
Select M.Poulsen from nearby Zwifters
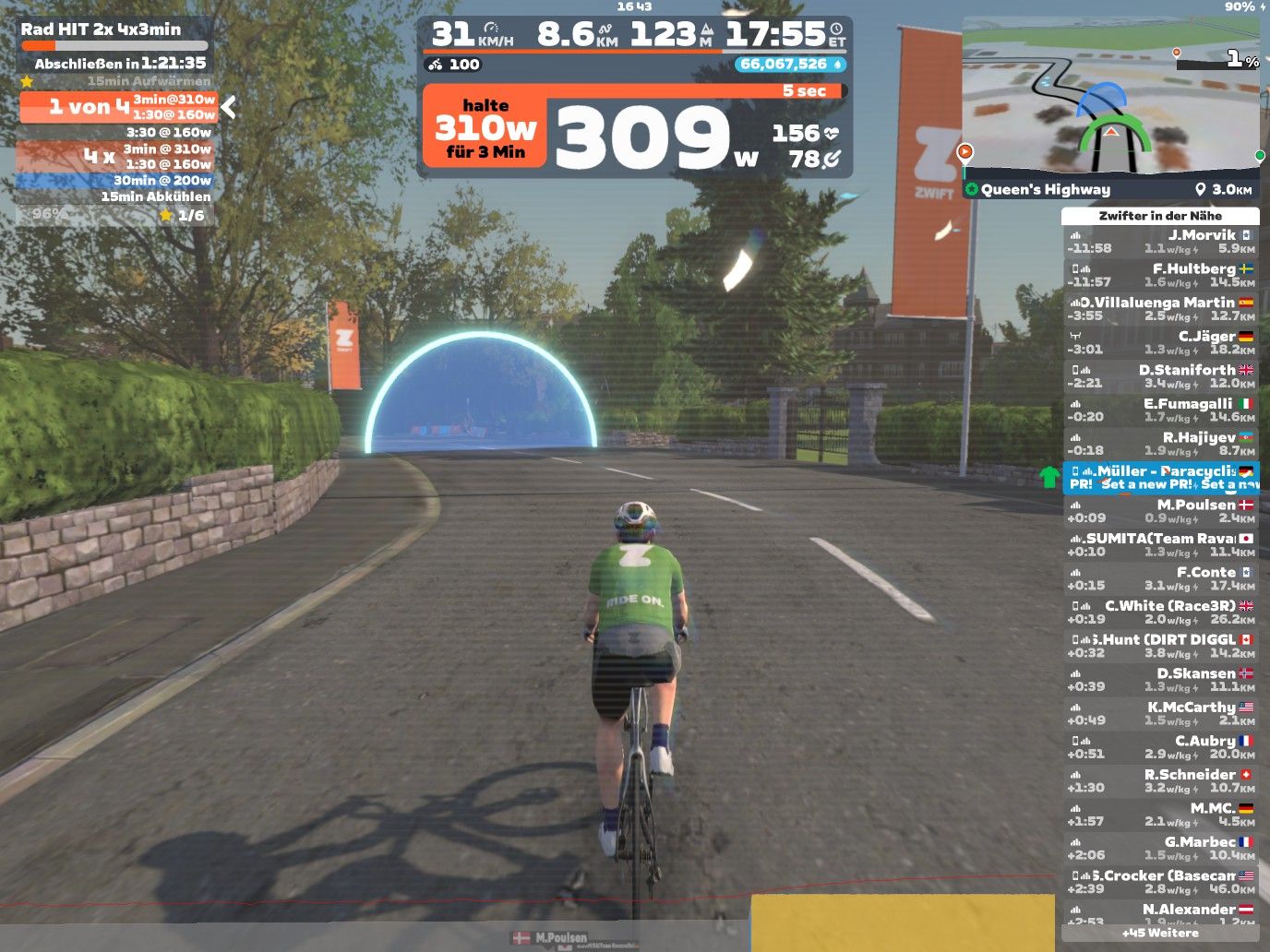[x=1160, y=511]
